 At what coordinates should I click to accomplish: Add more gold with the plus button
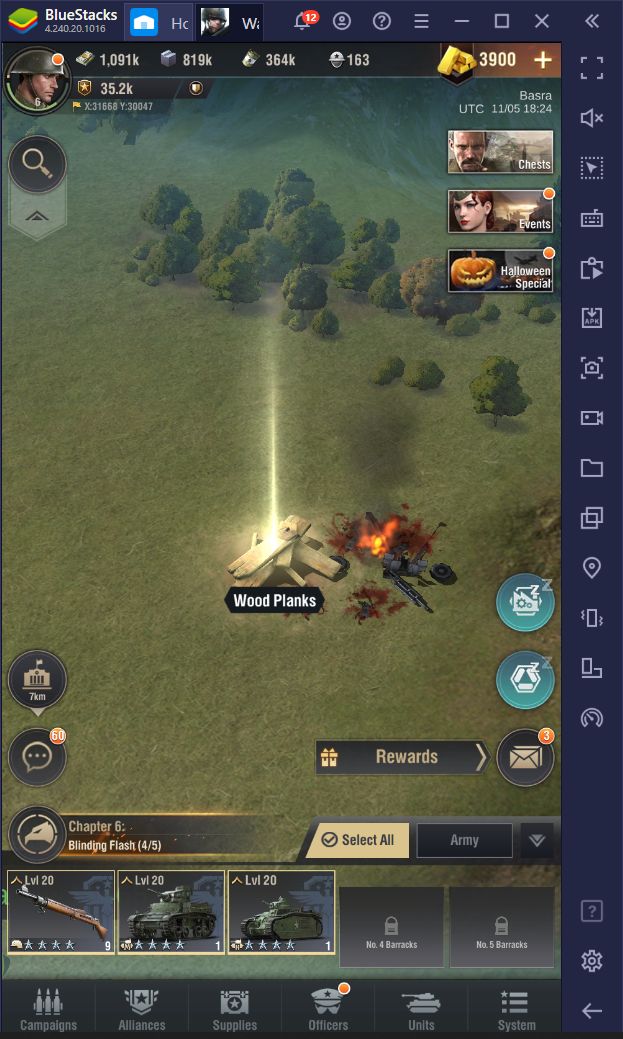click(543, 60)
